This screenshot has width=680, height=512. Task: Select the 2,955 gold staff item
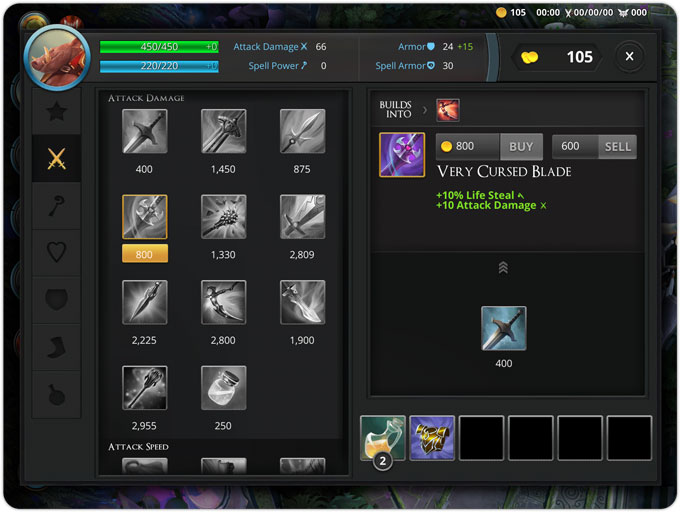coord(144,388)
